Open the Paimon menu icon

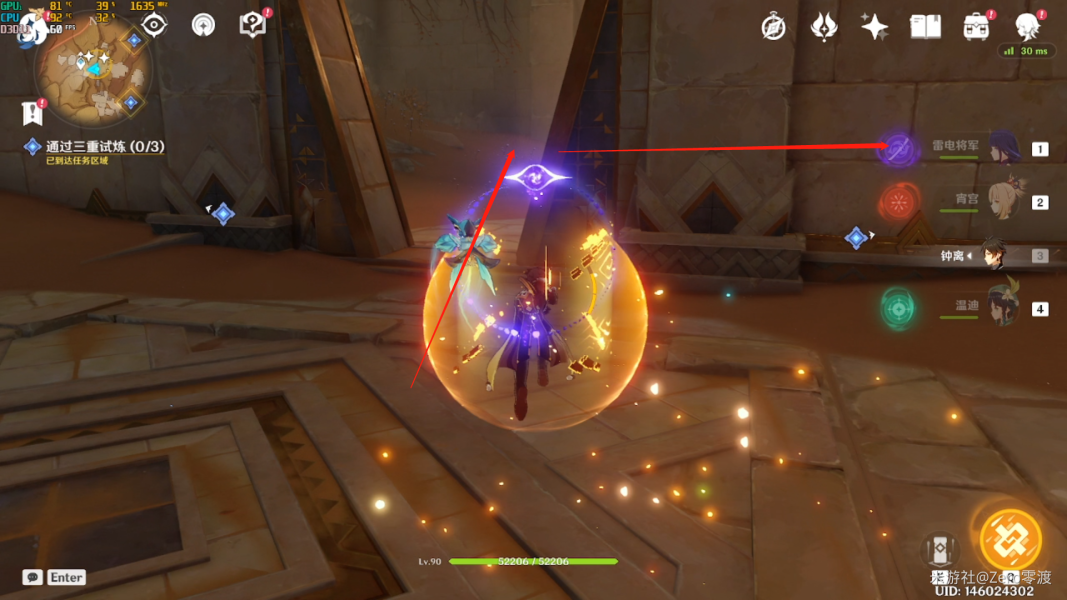pos(32,28)
